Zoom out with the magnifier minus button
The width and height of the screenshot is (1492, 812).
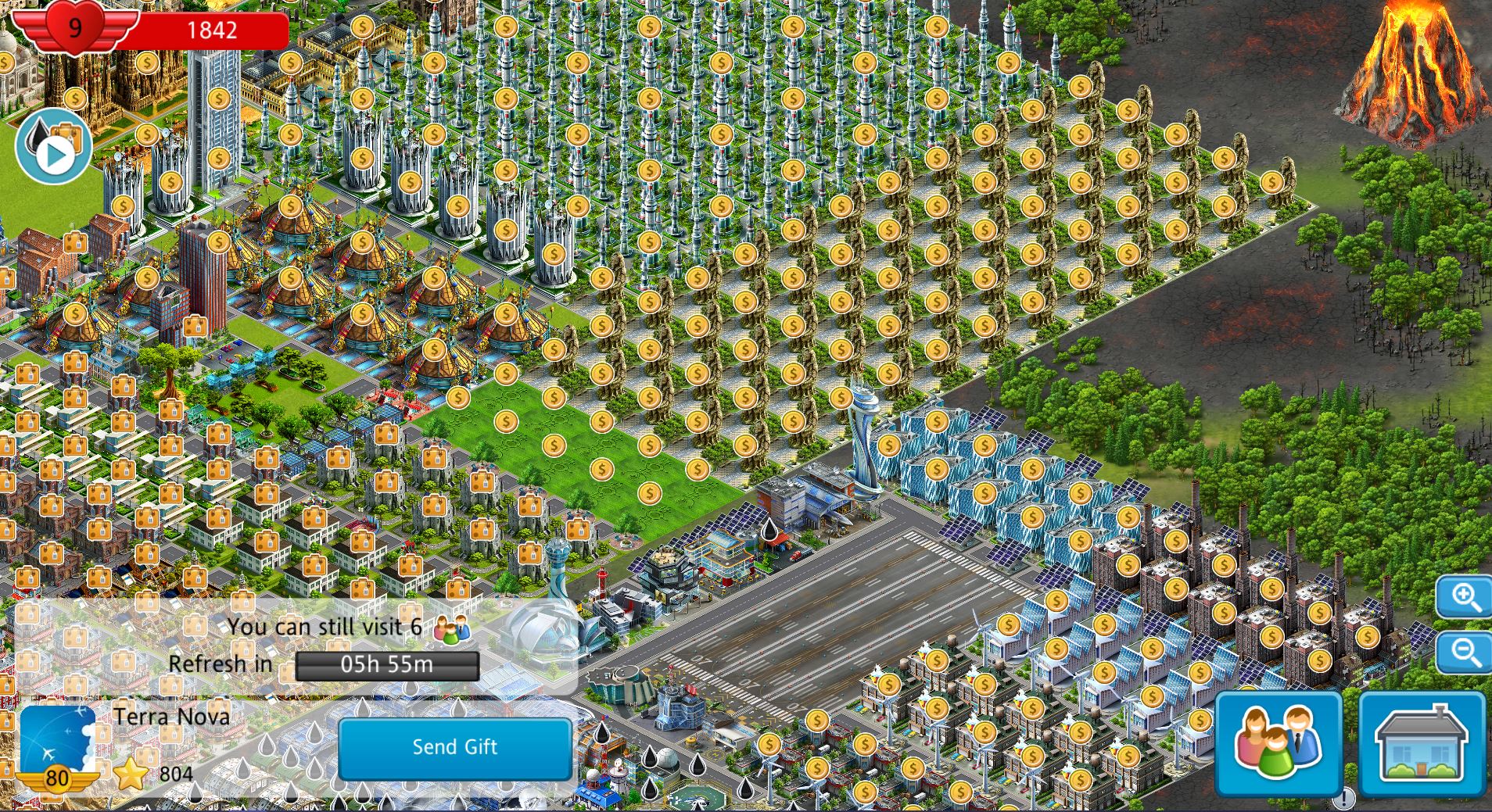point(1464,652)
